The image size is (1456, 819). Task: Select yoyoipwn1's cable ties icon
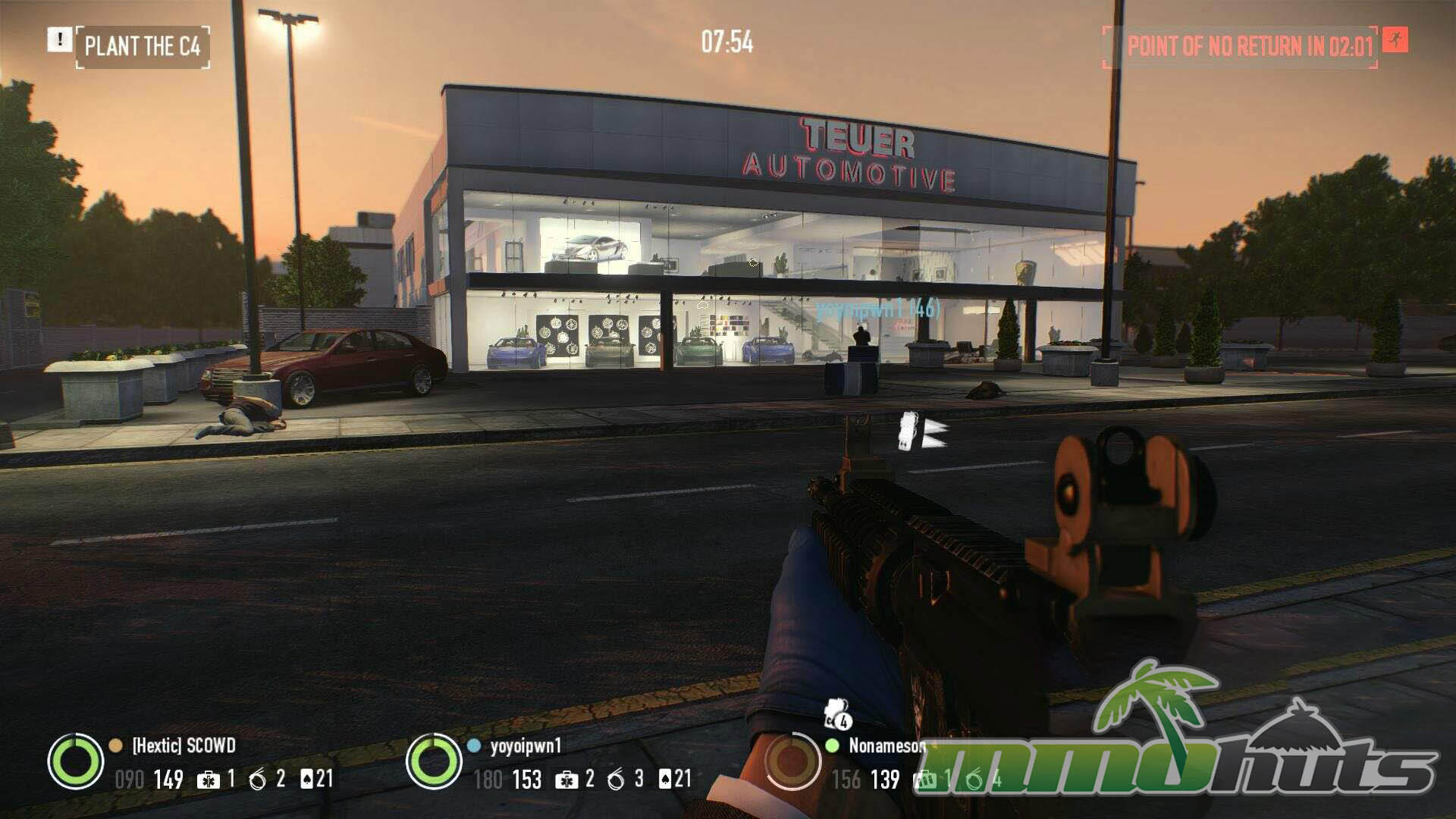pyautogui.click(x=617, y=780)
